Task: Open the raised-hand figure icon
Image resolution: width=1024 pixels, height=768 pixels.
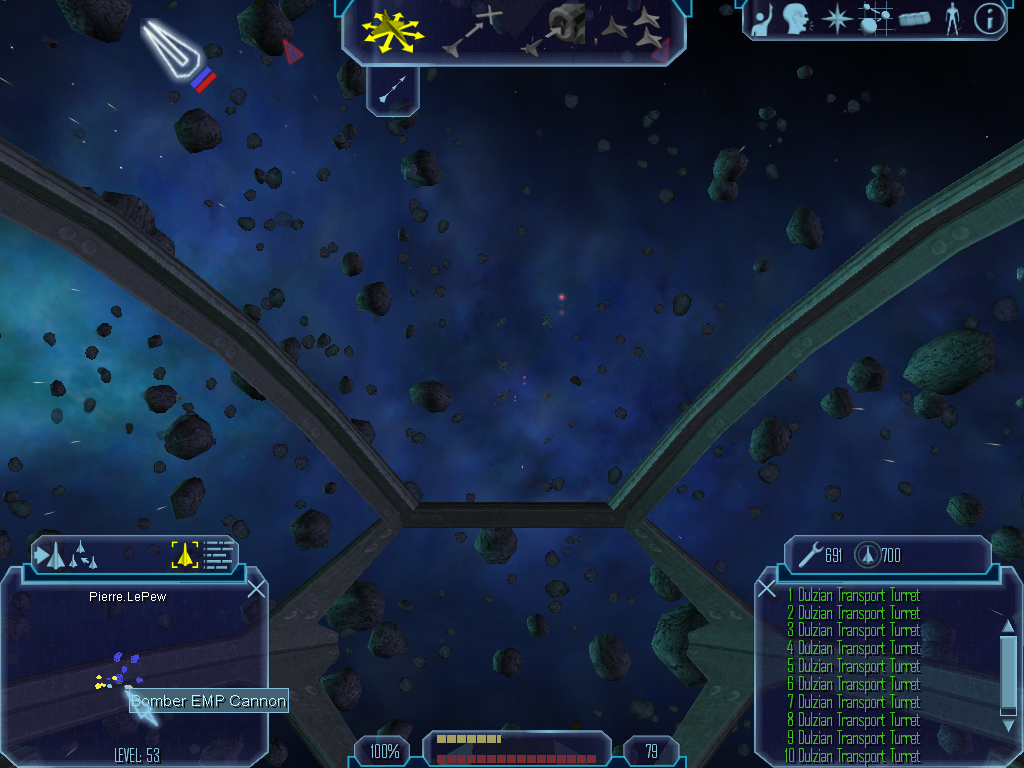Action: pos(763,19)
